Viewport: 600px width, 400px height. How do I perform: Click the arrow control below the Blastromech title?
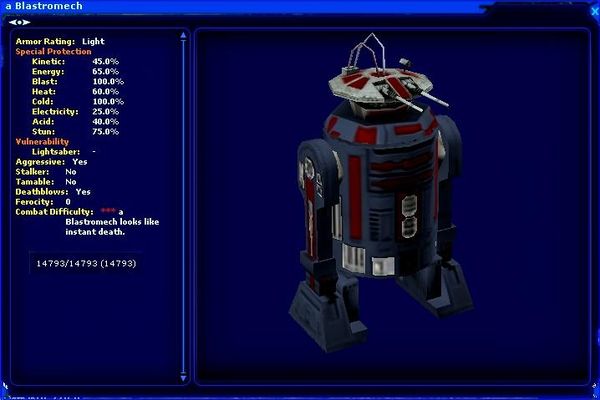[20, 21]
